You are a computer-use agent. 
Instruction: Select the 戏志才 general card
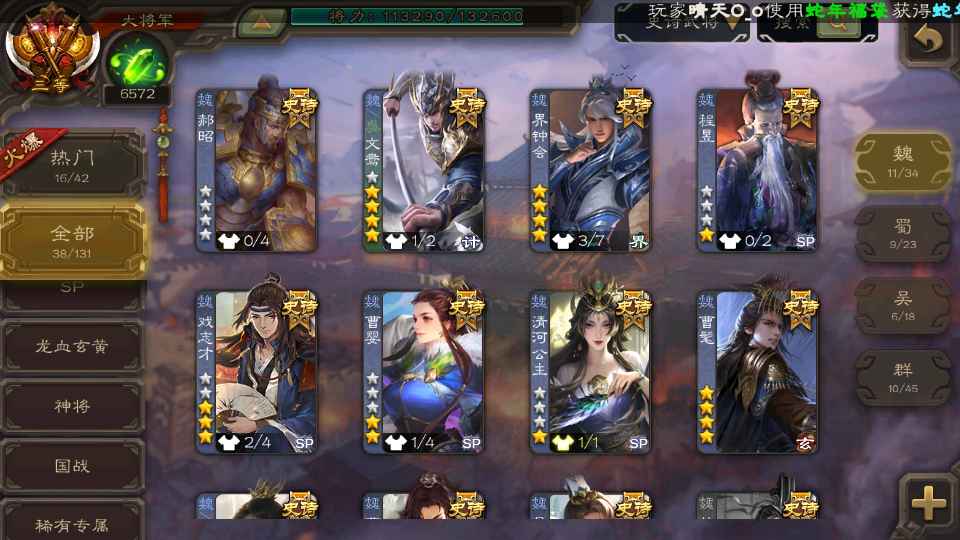(257, 371)
